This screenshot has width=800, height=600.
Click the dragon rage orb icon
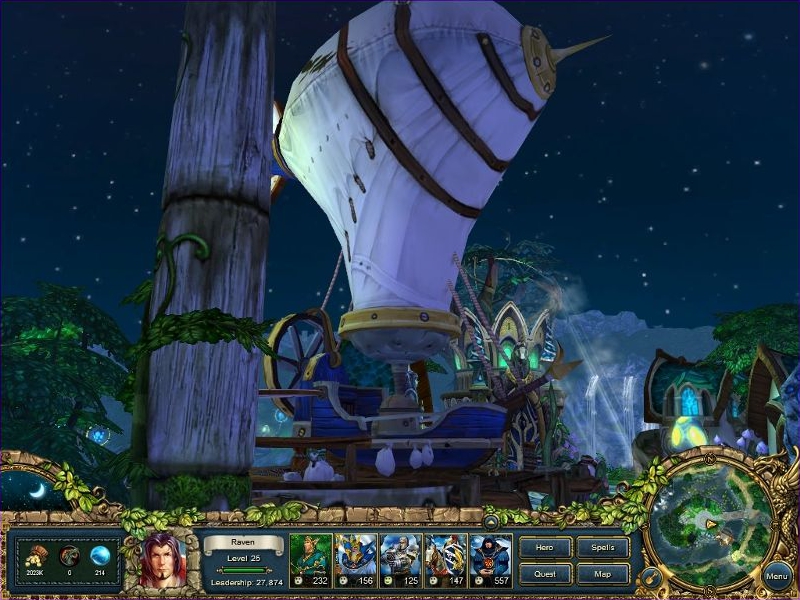pyautogui.click(x=68, y=555)
